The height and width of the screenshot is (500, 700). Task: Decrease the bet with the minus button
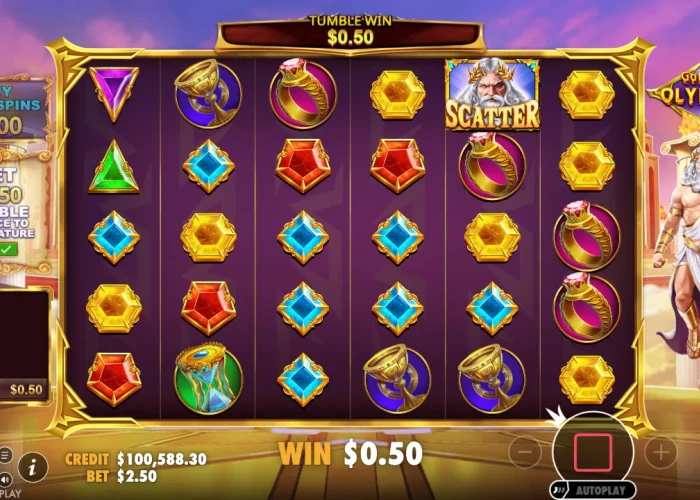(525, 453)
